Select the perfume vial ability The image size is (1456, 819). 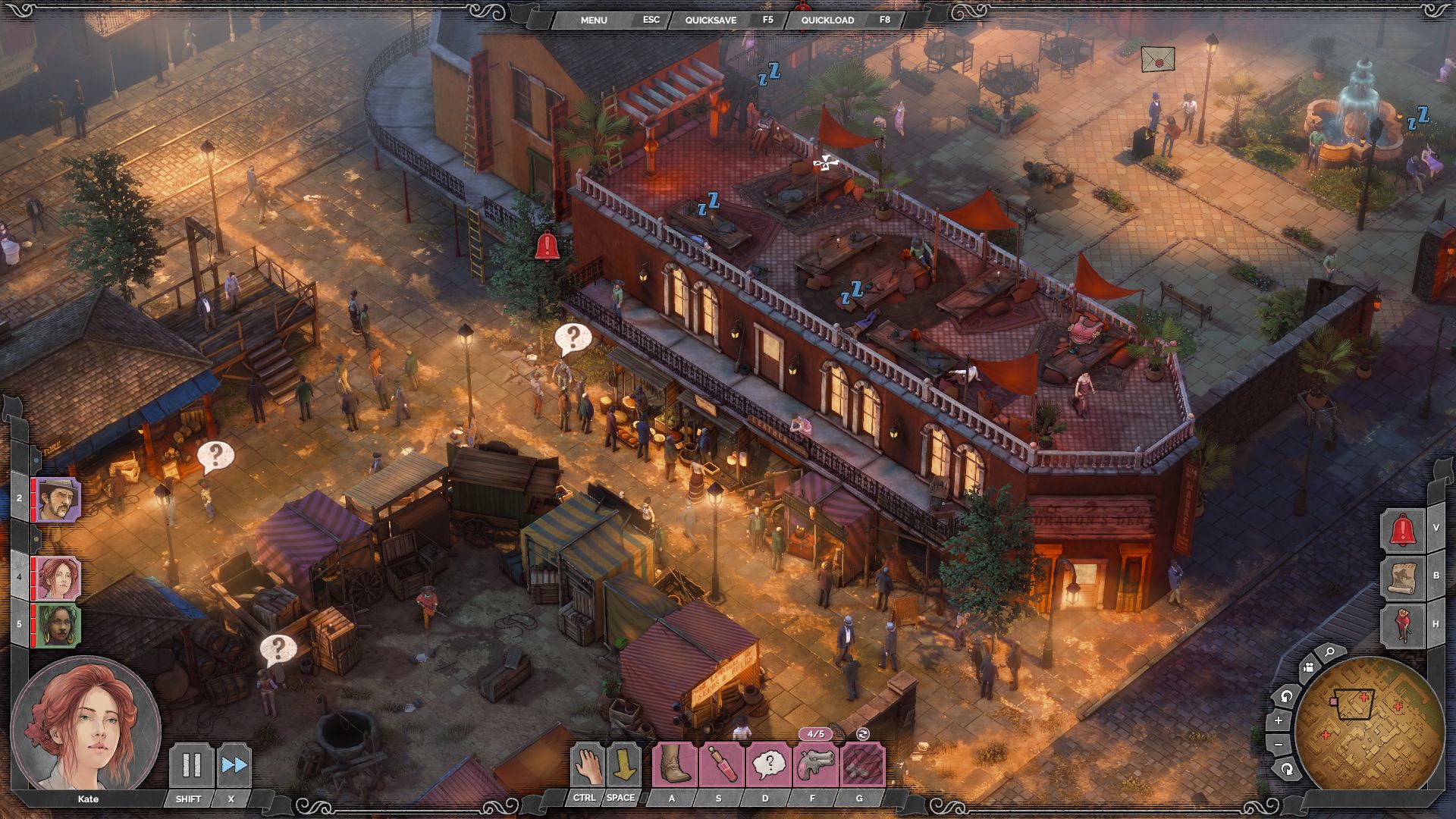[720, 764]
